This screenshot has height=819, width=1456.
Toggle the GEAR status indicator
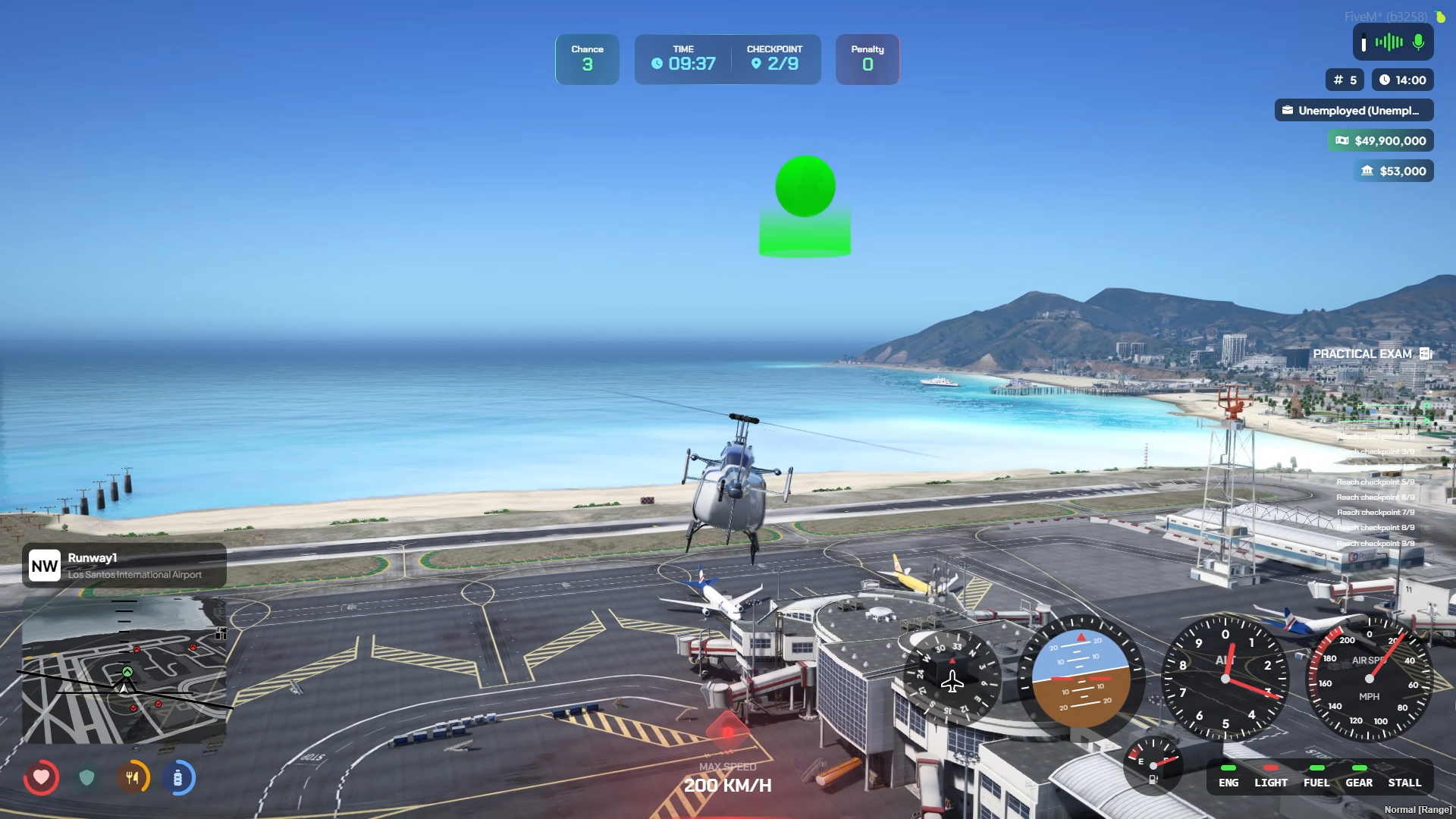click(x=1359, y=777)
